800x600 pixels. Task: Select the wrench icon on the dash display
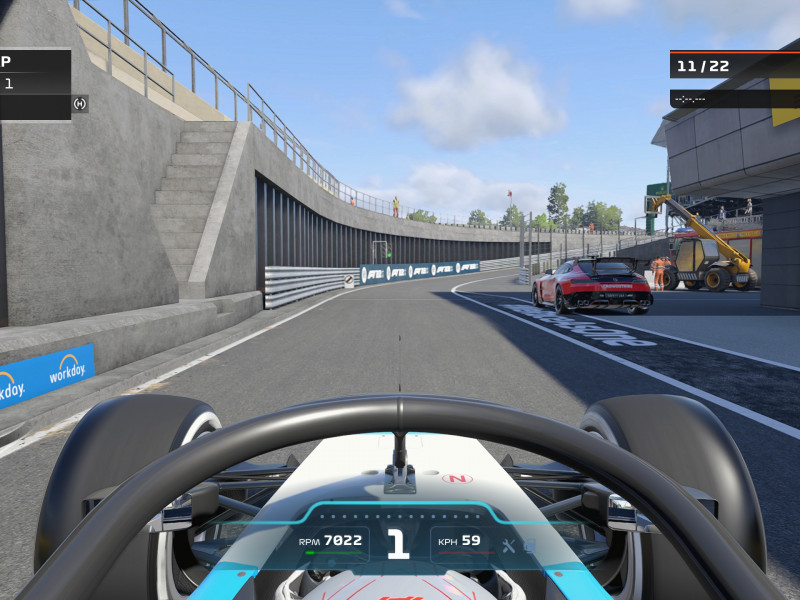pos(508,545)
